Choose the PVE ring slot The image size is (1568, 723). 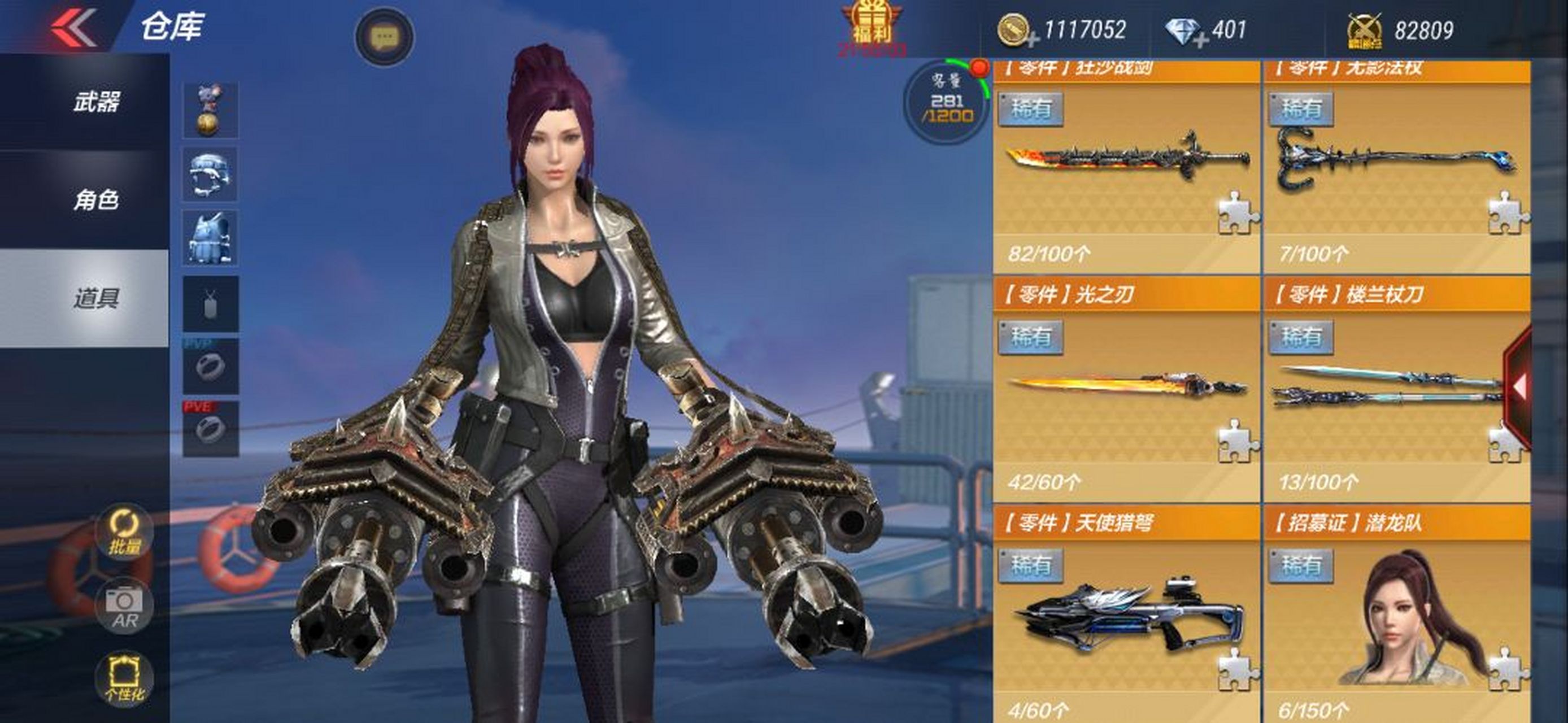pos(211,429)
